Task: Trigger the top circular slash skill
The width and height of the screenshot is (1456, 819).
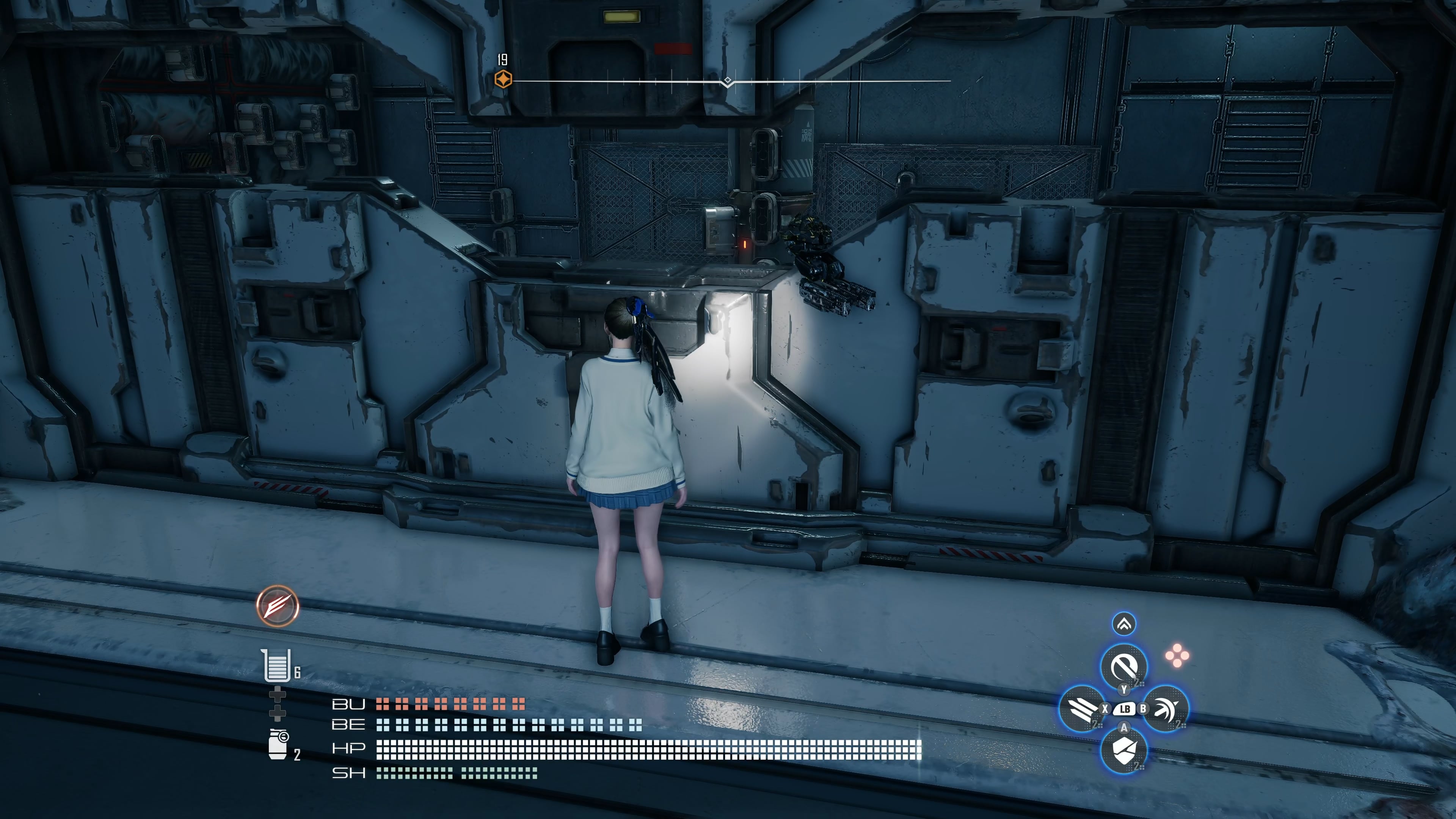Action: [1123, 667]
